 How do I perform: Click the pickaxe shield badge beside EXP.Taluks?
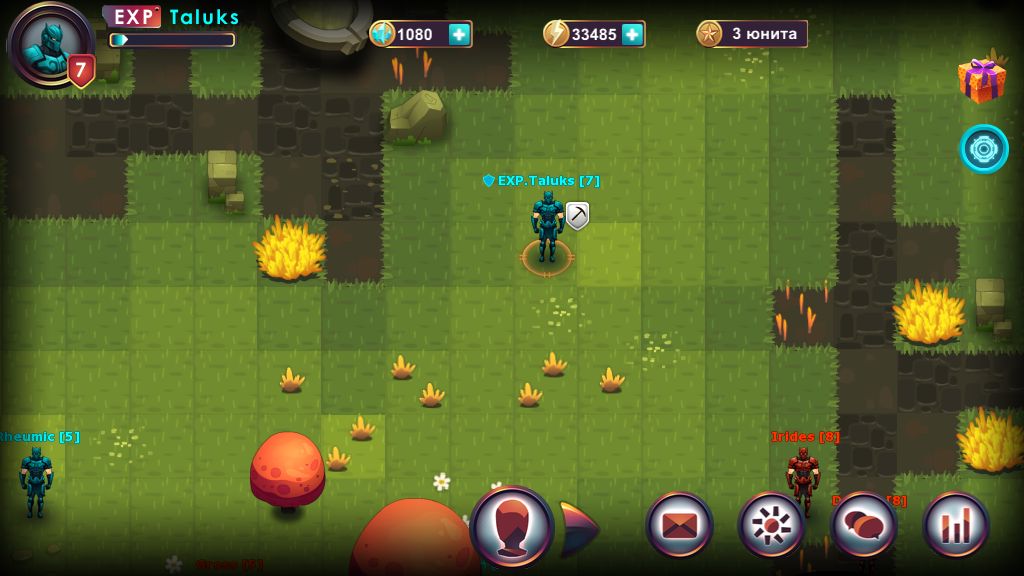577,215
